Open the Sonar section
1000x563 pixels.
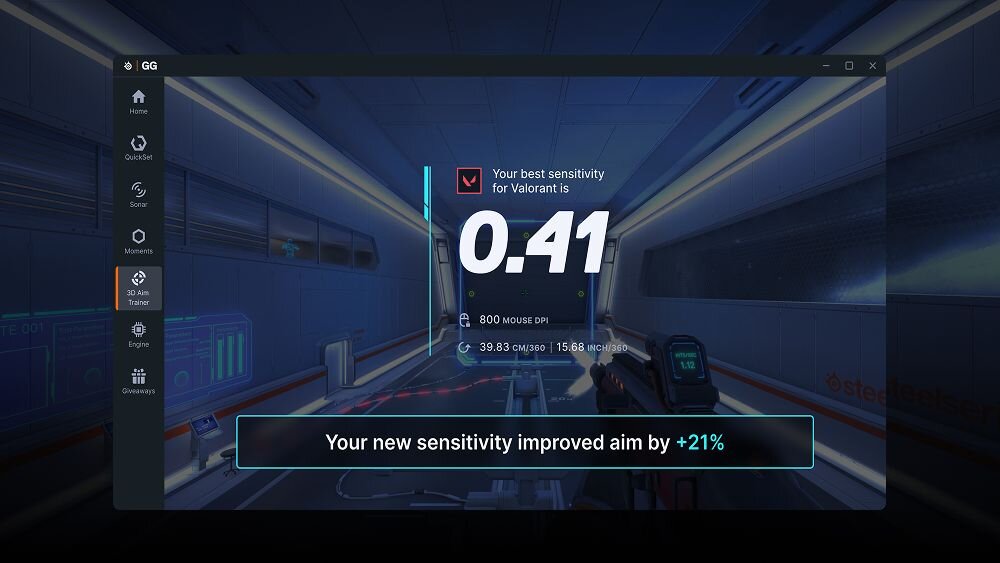point(138,194)
